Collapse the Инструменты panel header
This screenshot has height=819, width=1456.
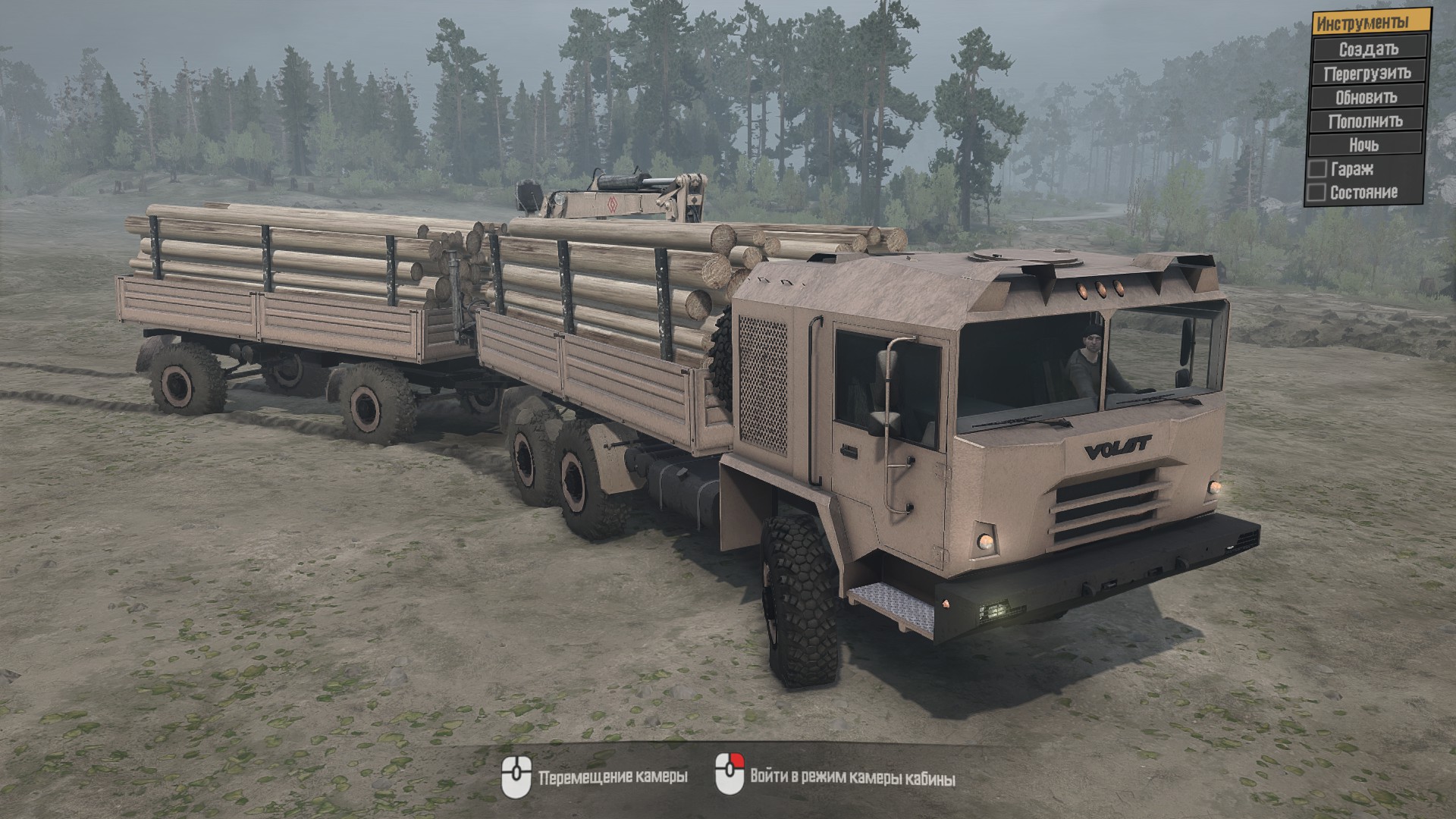click(1371, 23)
